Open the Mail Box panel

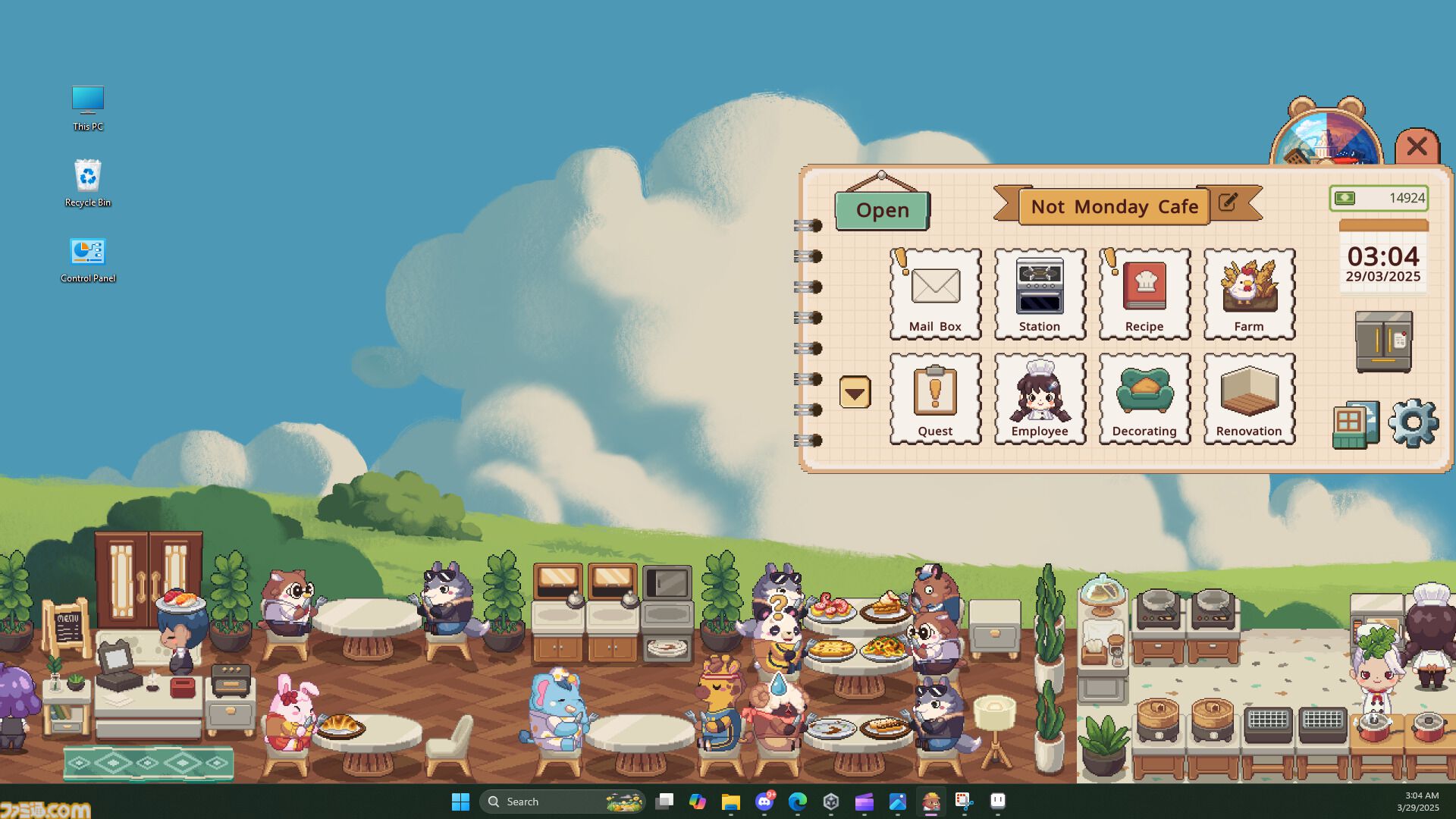[935, 292]
